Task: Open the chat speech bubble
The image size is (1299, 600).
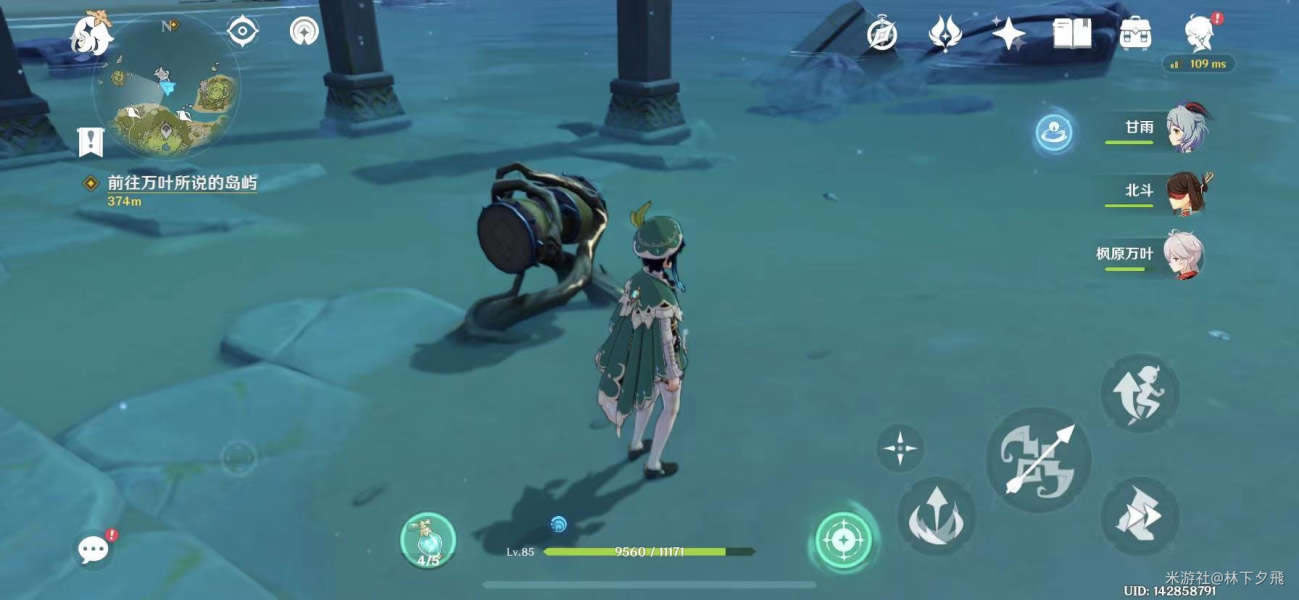Action: 93,548
